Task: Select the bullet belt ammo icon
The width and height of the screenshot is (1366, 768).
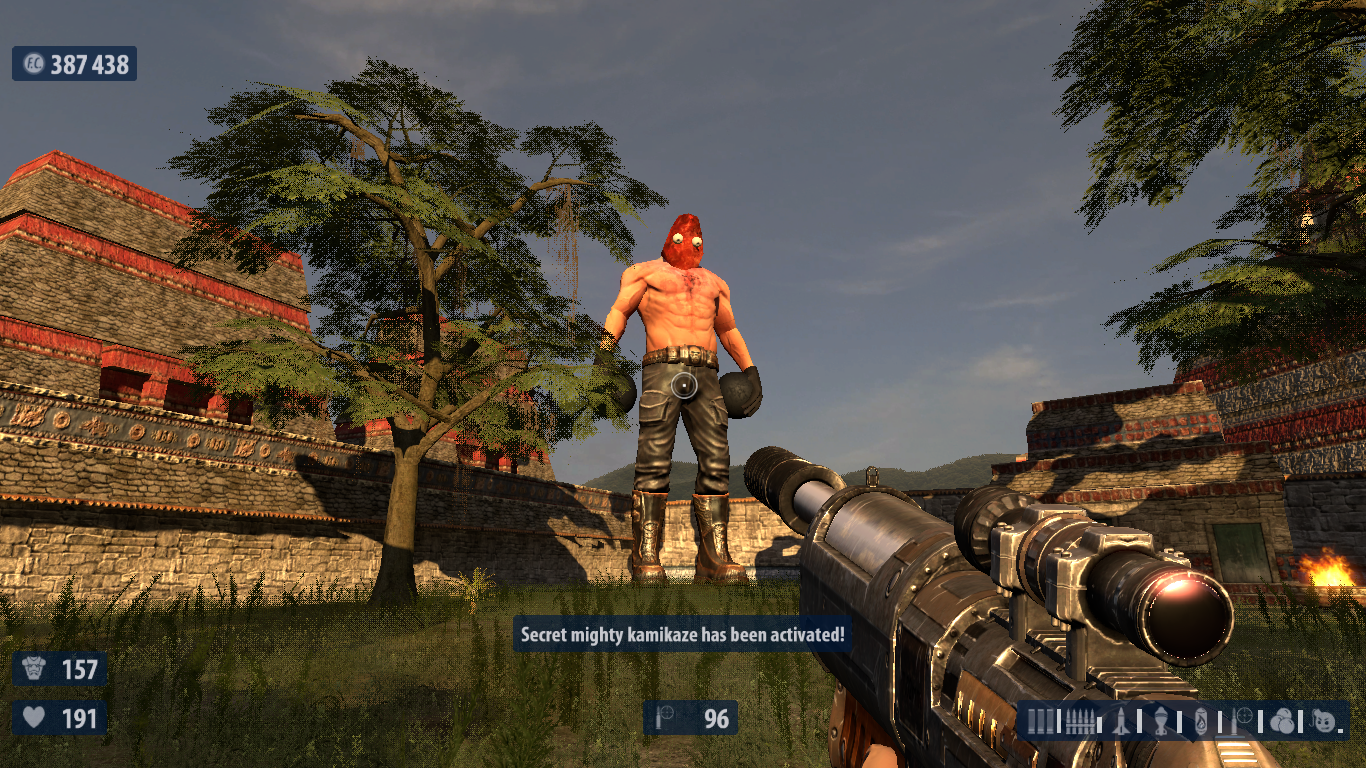Action: point(1078,721)
